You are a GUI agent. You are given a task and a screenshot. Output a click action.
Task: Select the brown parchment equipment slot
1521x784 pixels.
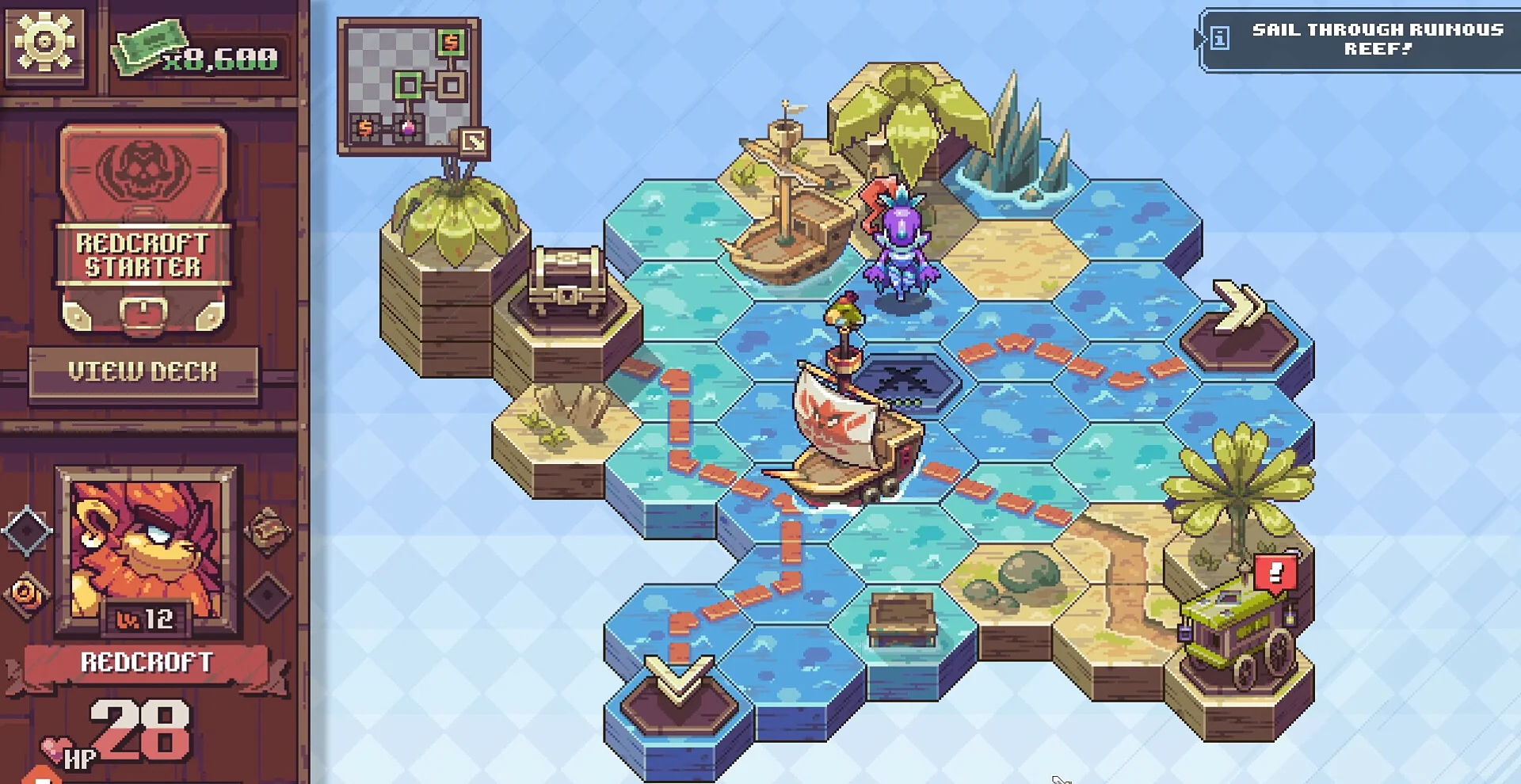tap(267, 529)
